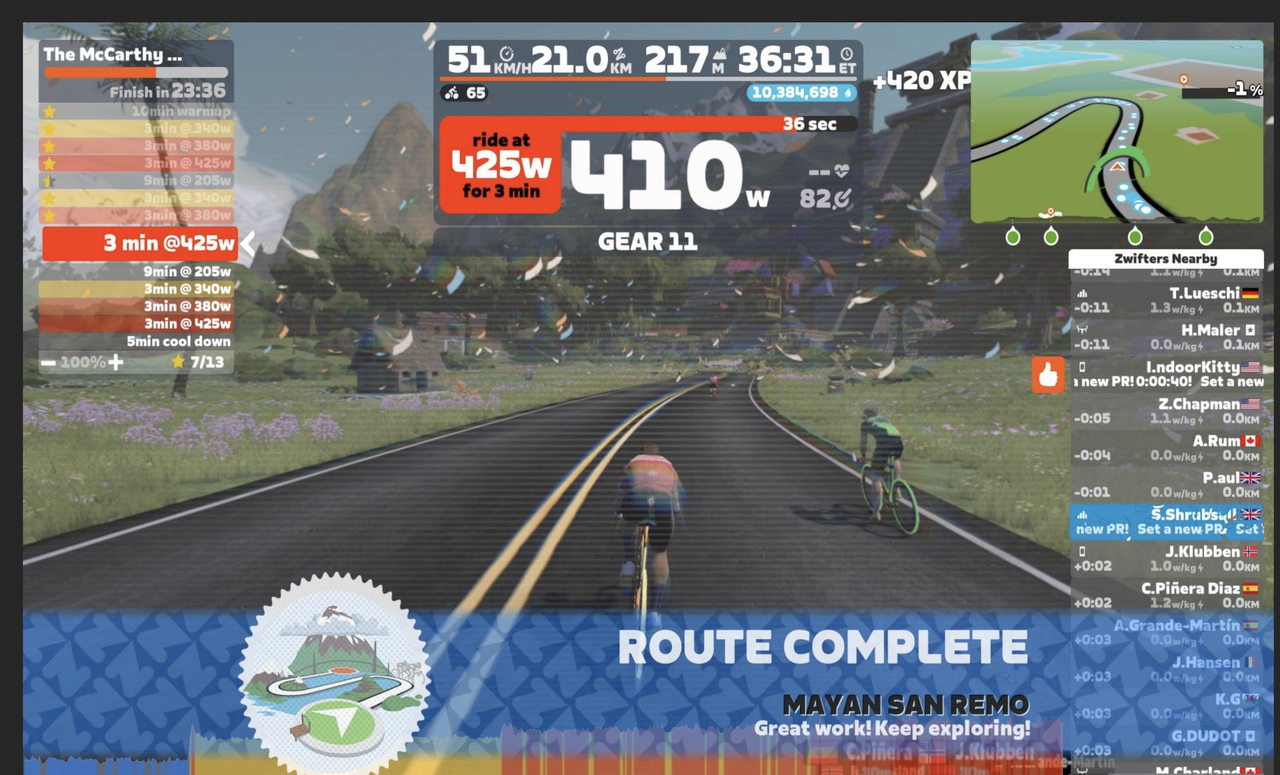The width and height of the screenshot is (1280, 775).
Task: Click the minus to lower workout intensity
Action: [x=48, y=360]
